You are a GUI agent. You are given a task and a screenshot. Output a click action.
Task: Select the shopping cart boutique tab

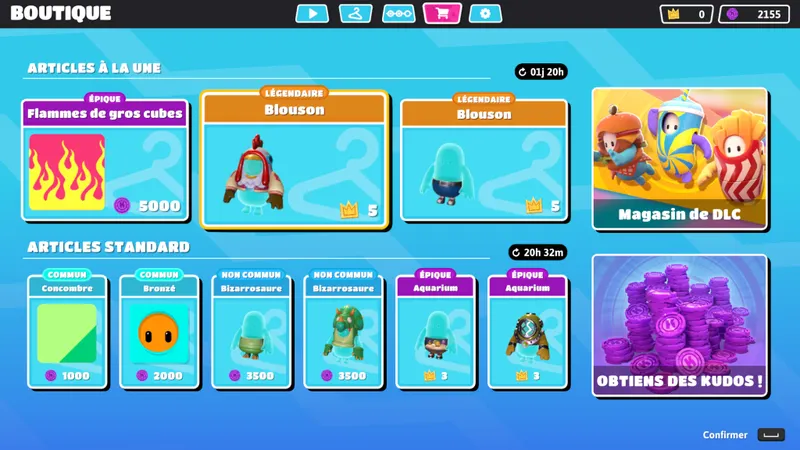click(442, 14)
